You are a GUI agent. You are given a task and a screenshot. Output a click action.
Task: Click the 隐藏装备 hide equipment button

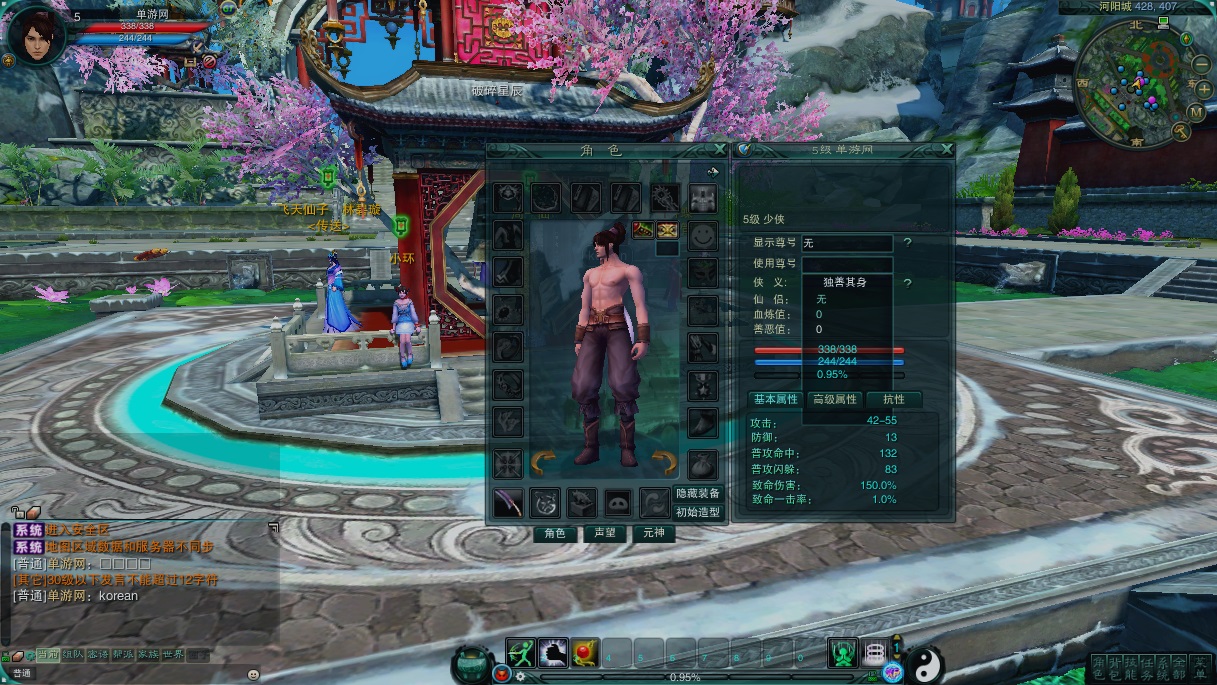(x=698, y=493)
